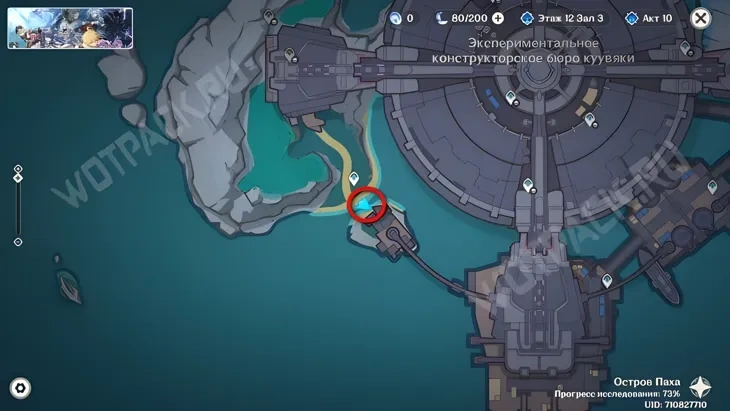Close the map screen
Image resolution: width=730 pixels, height=411 pixels.
[700, 18]
